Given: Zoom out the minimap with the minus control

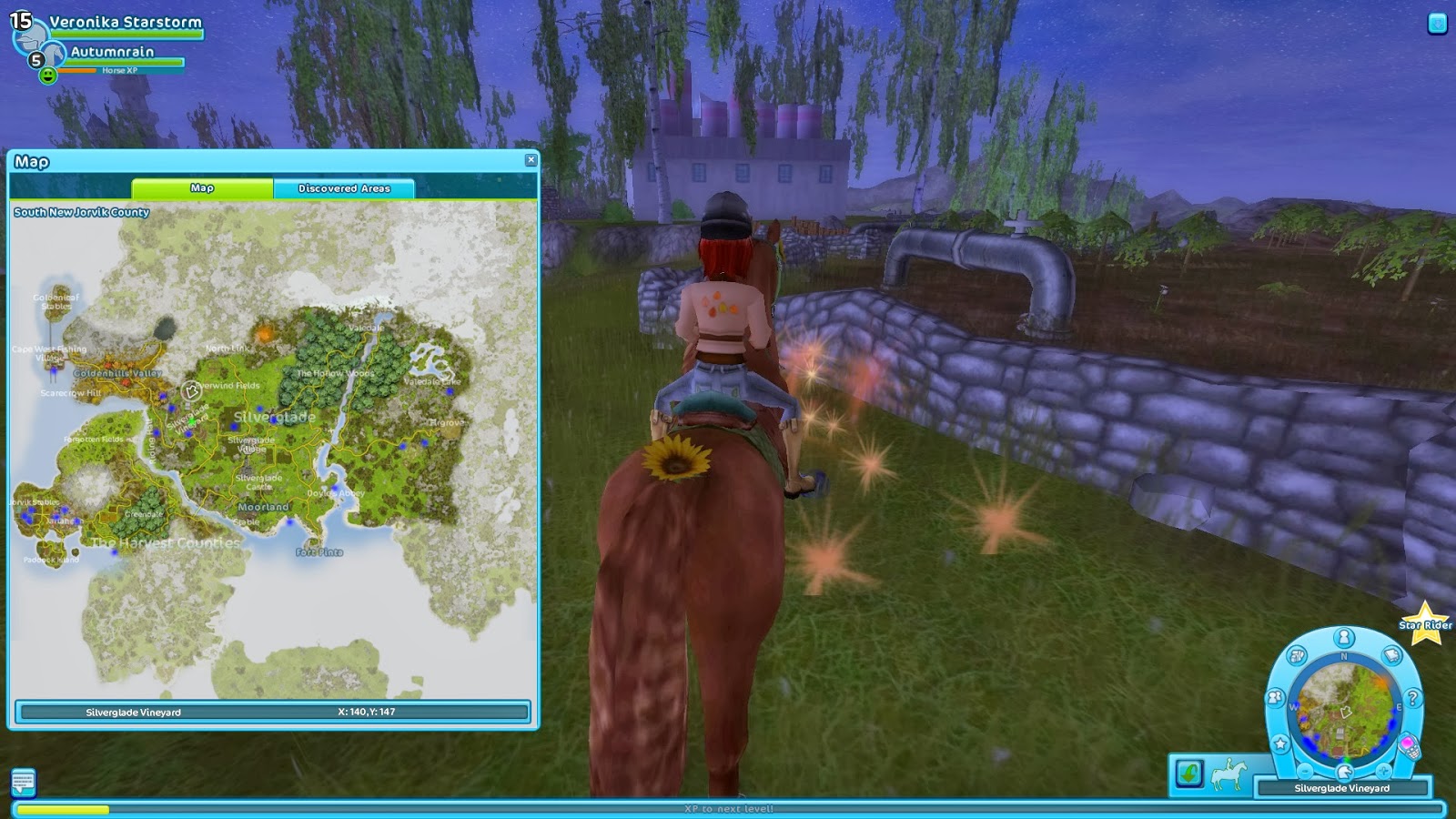Looking at the screenshot, I should (1304, 771).
